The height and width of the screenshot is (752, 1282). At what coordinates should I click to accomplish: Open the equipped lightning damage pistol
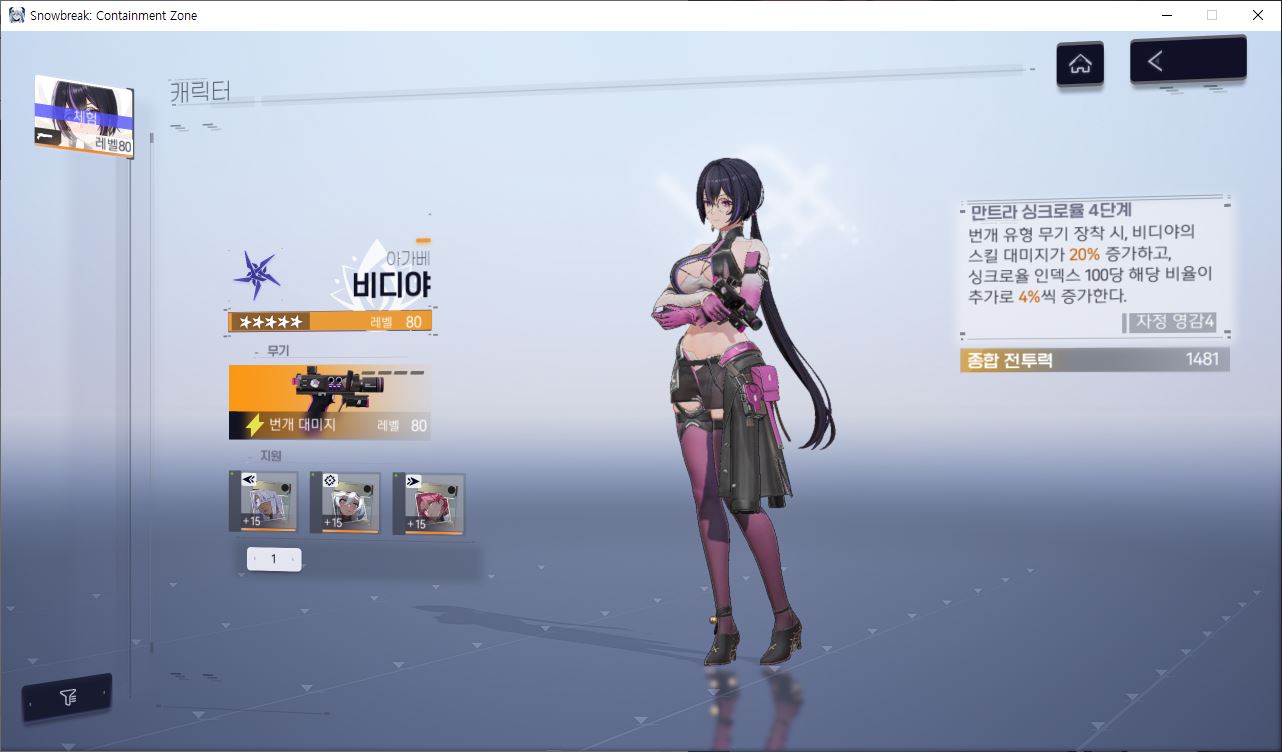pyautogui.click(x=330, y=401)
